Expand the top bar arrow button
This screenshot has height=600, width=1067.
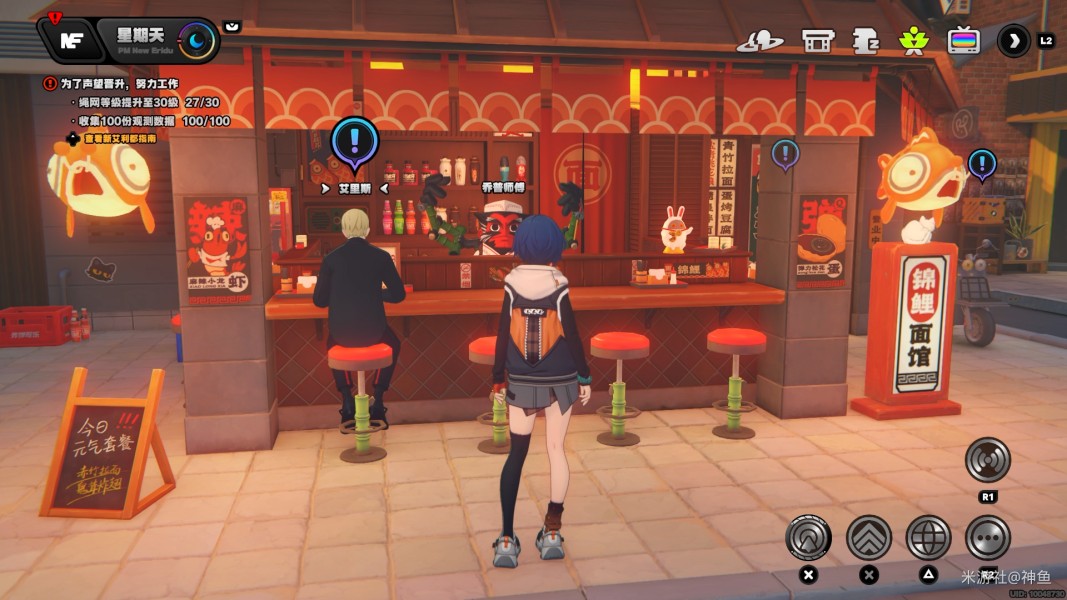click(x=1014, y=41)
